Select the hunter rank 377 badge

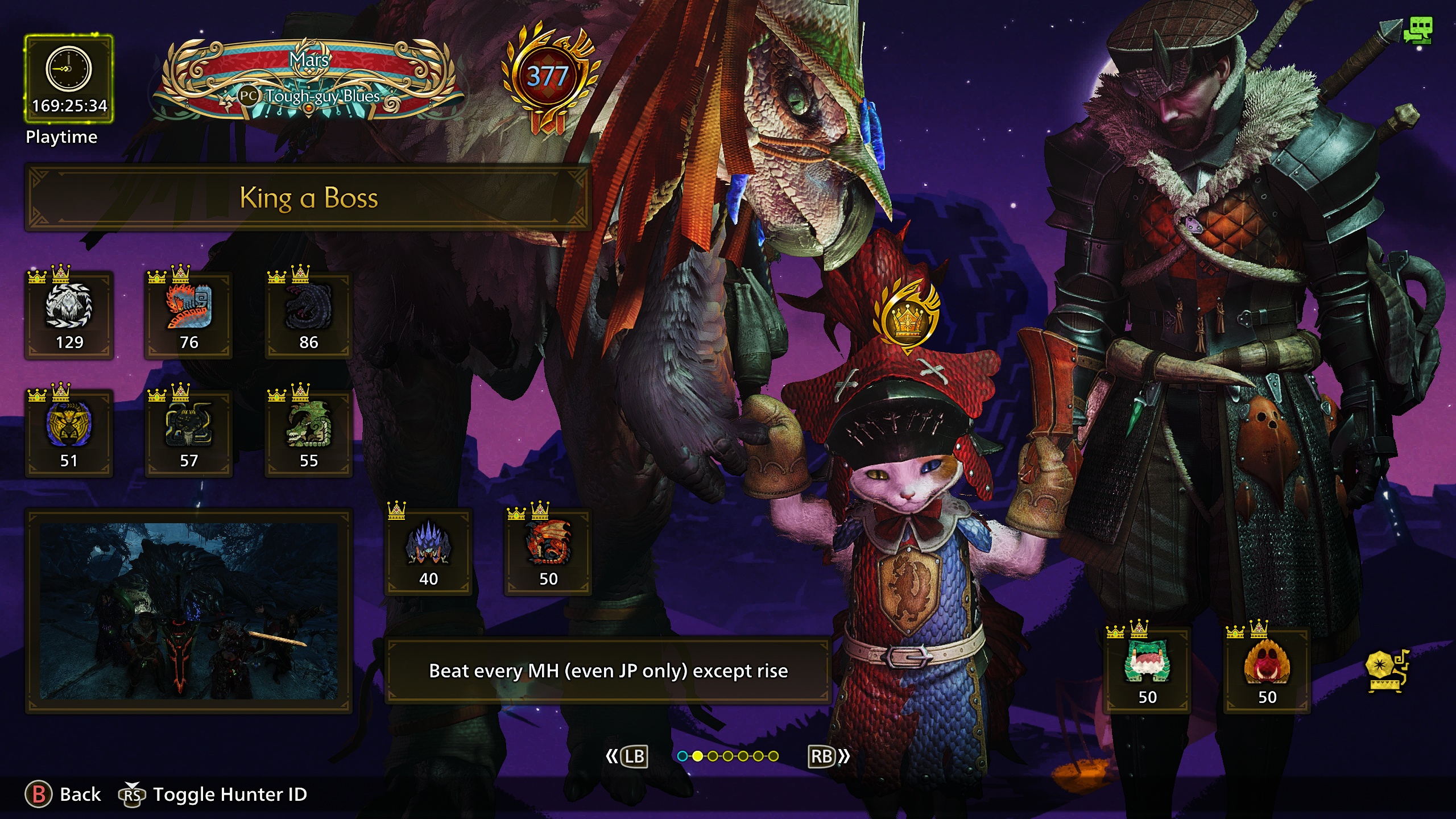click(x=548, y=77)
